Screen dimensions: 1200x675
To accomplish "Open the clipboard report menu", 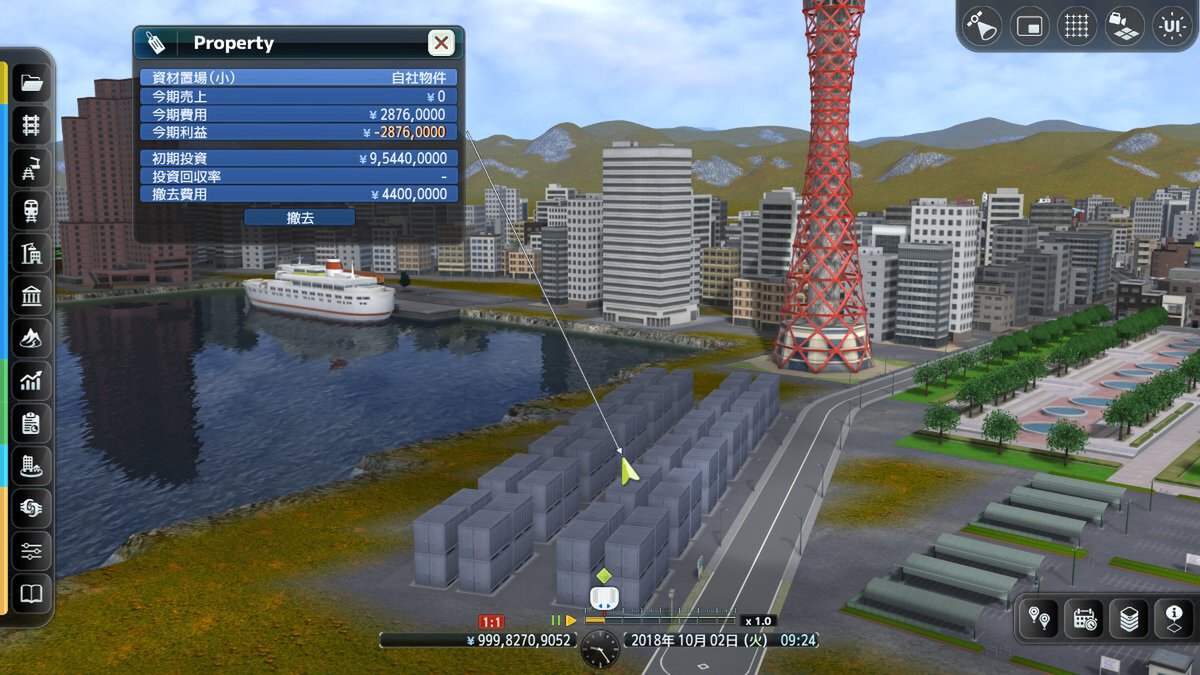I will [x=32, y=424].
